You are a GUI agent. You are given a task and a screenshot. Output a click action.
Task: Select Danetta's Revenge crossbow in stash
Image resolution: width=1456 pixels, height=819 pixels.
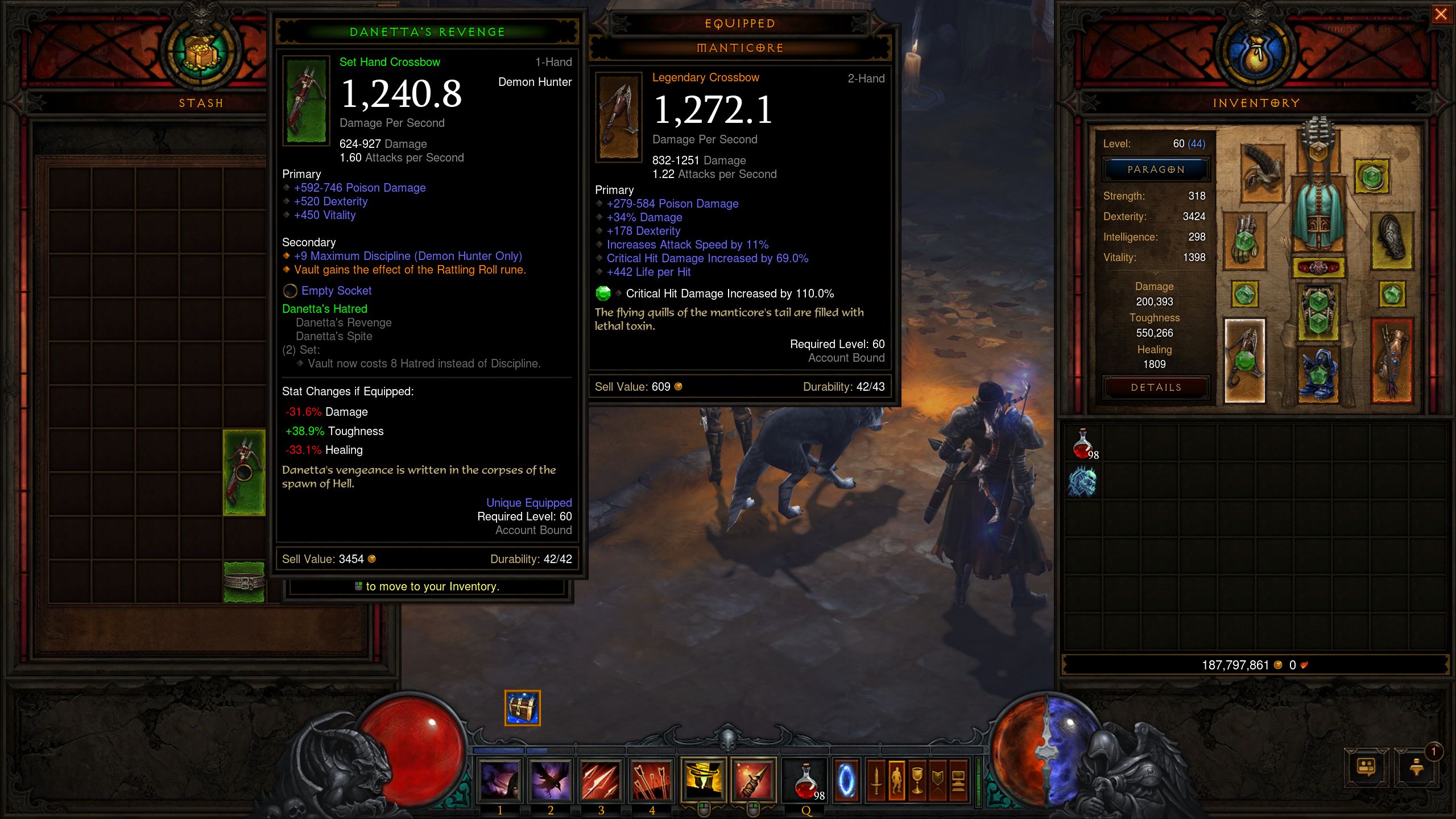click(x=244, y=472)
